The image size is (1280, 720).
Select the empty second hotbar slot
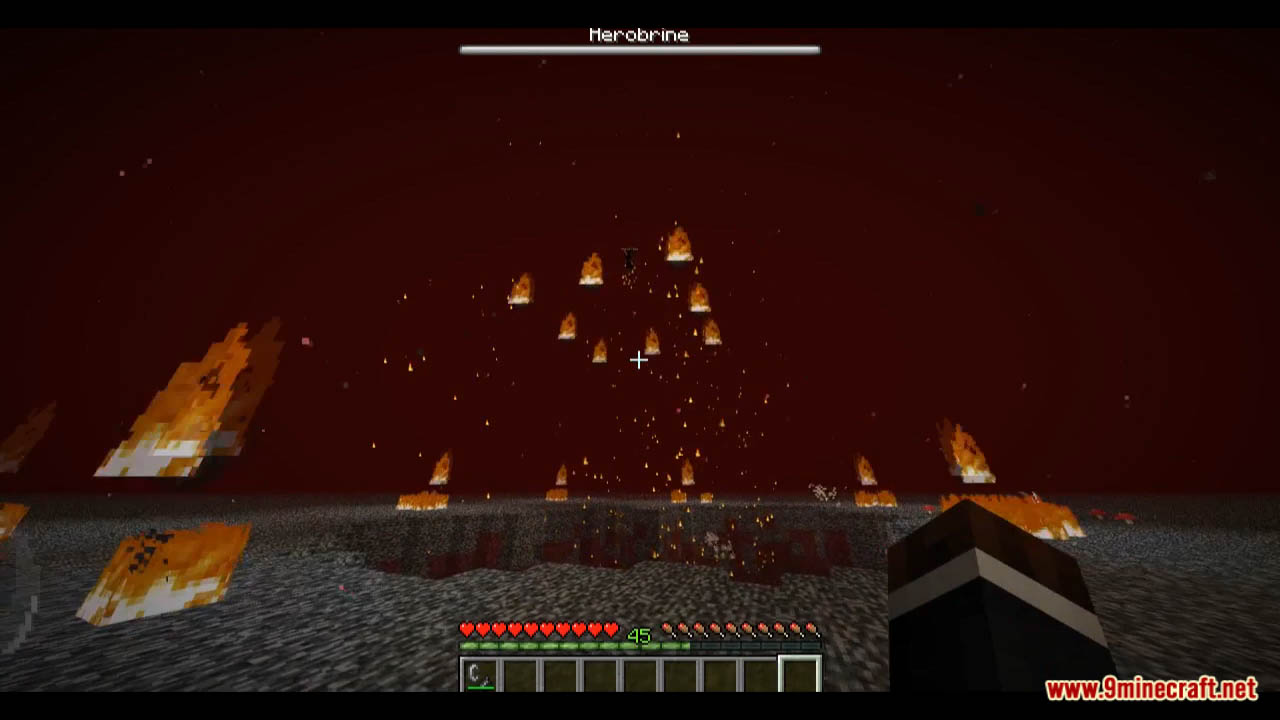pos(518,673)
